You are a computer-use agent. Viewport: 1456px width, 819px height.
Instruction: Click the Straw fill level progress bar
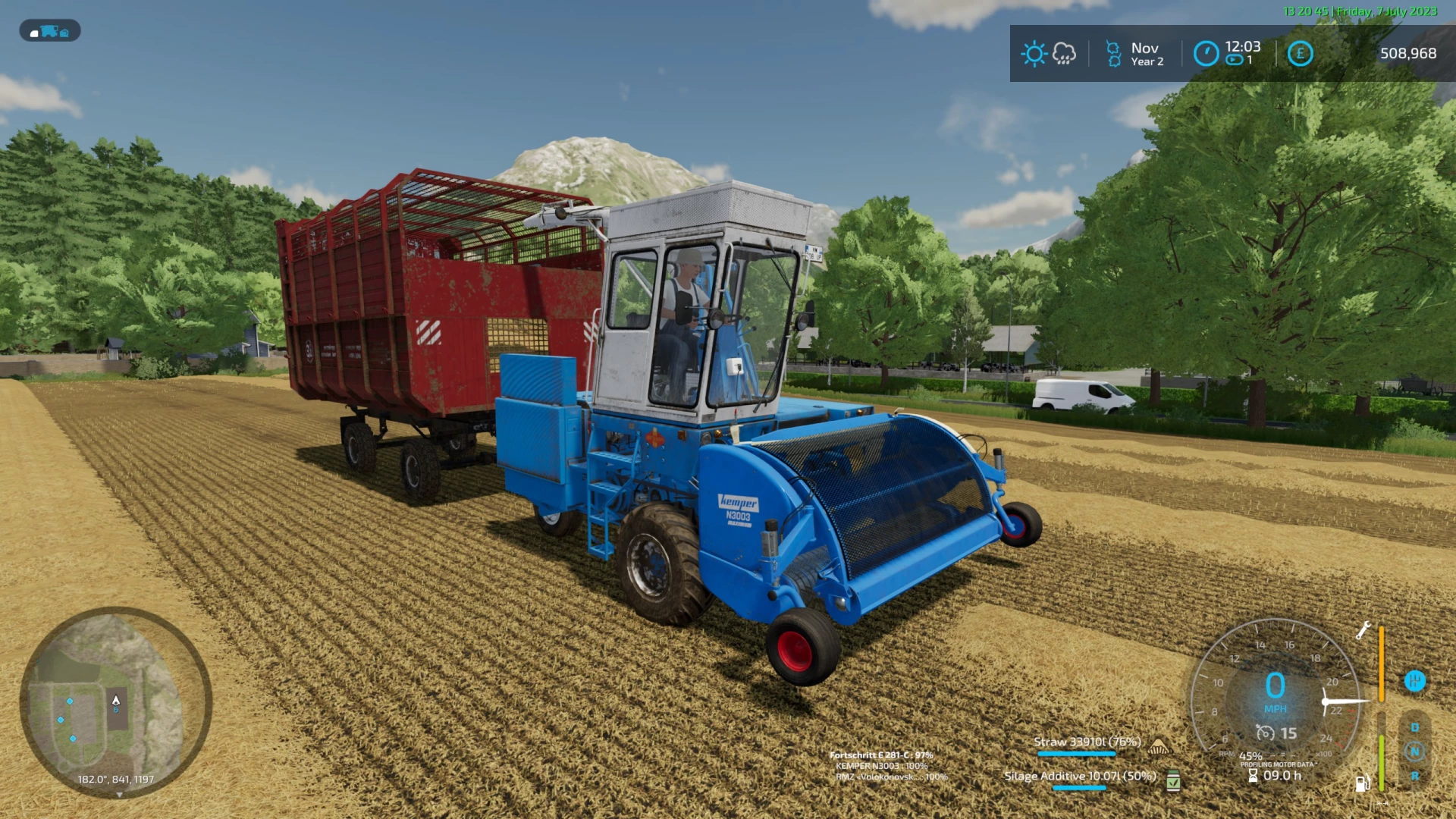1077,753
